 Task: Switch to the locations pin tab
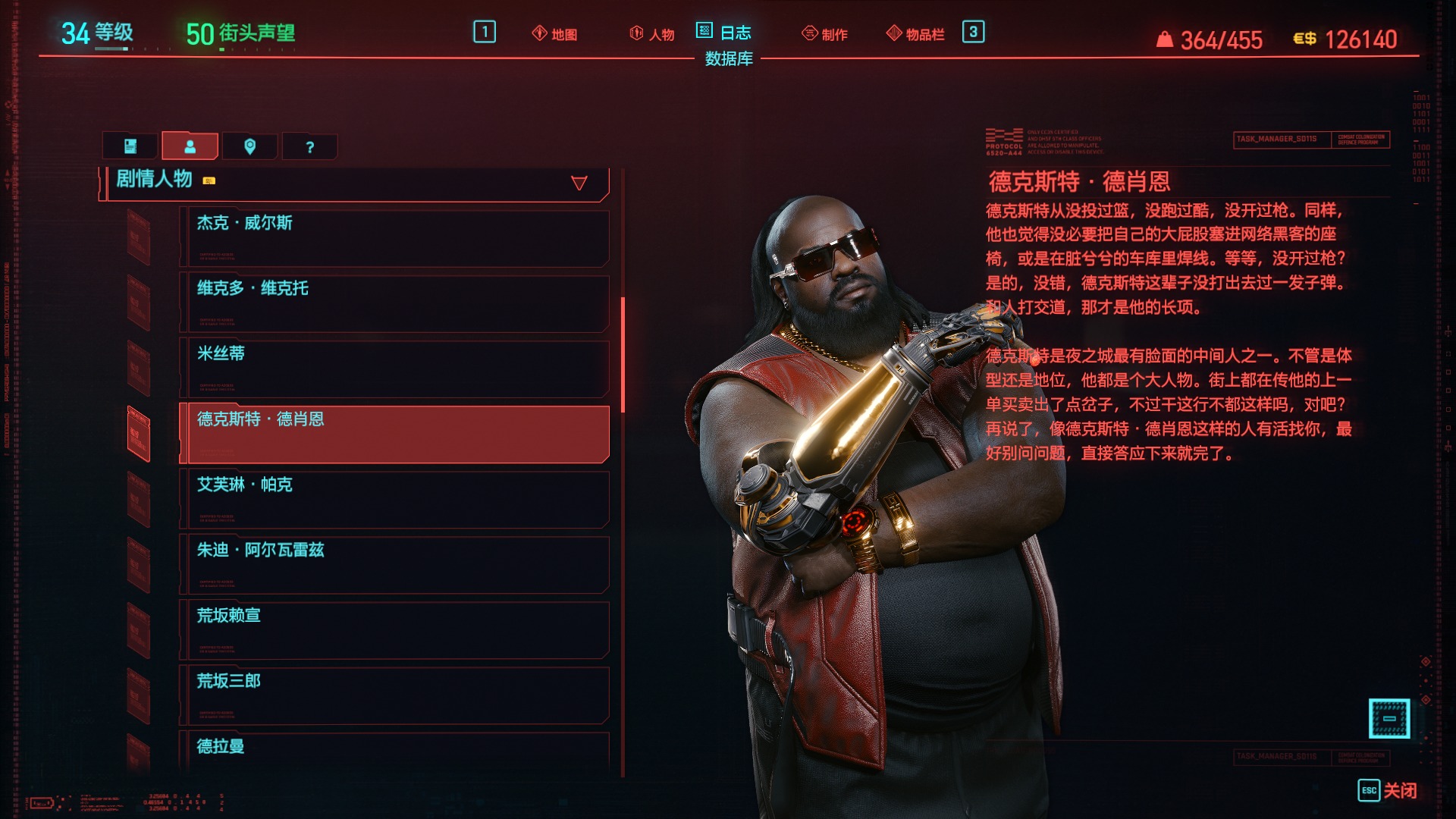coord(249,146)
